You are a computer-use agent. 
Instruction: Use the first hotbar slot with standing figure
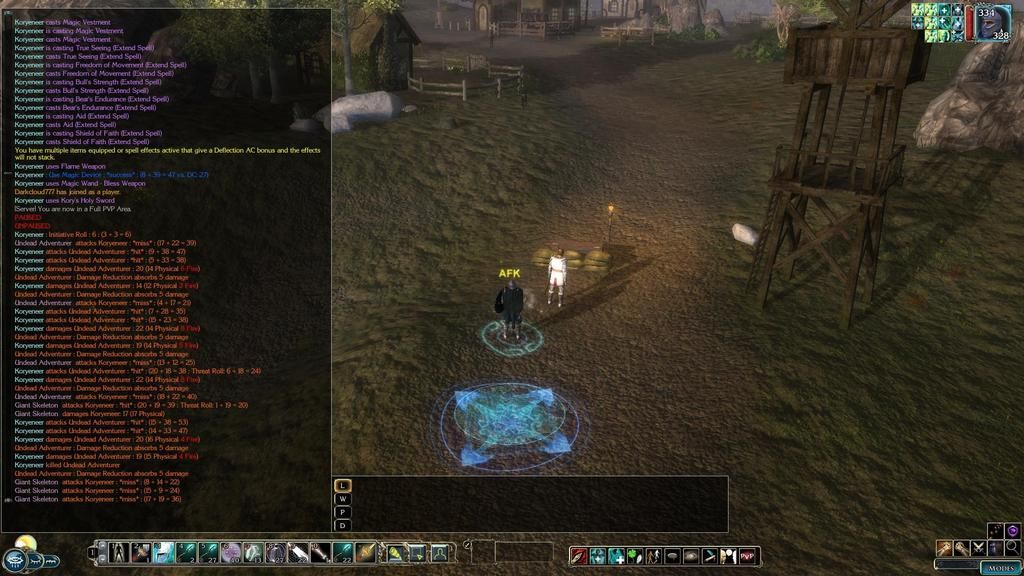point(119,552)
